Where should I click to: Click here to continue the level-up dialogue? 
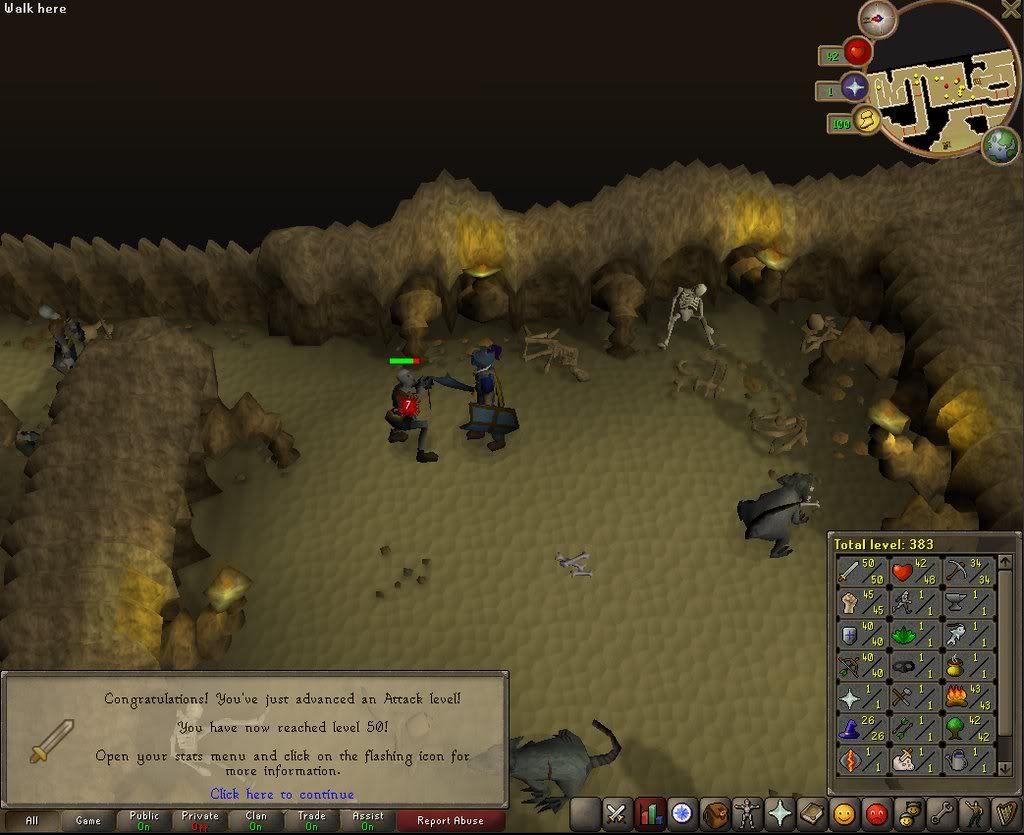pyautogui.click(x=282, y=794)
